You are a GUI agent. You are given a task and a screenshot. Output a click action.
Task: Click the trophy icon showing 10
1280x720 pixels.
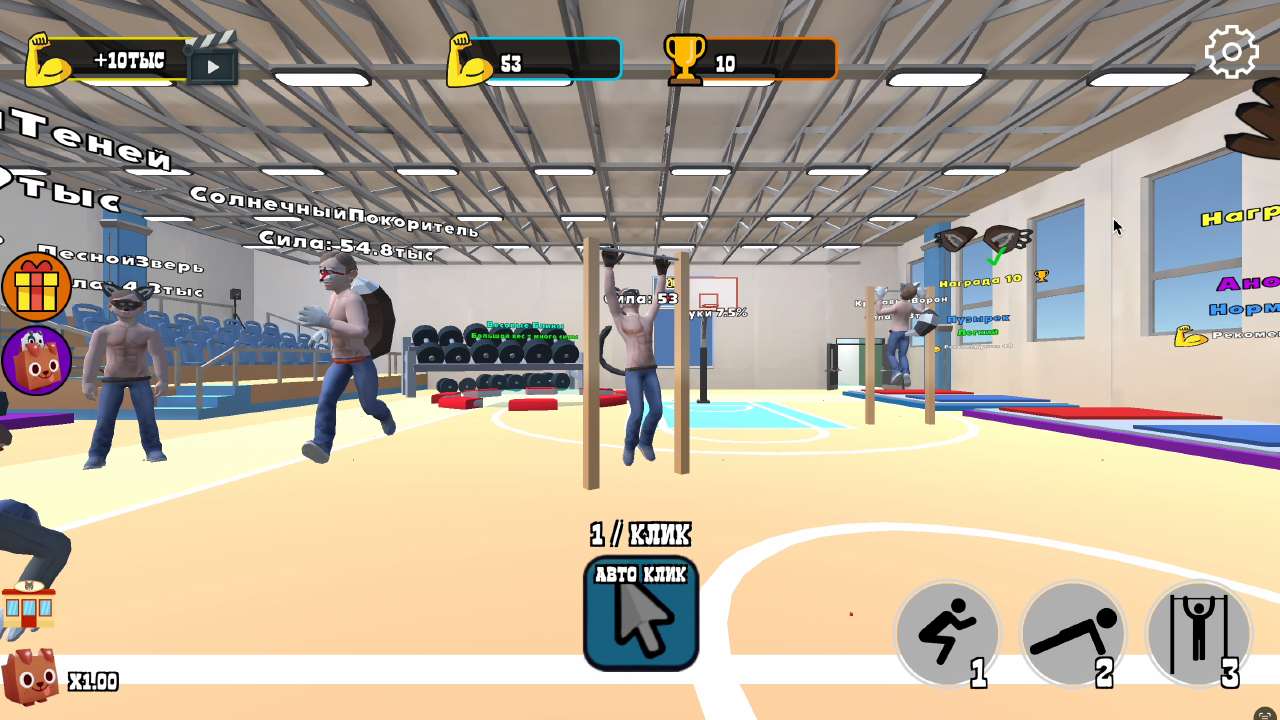(x=686, y=58)
